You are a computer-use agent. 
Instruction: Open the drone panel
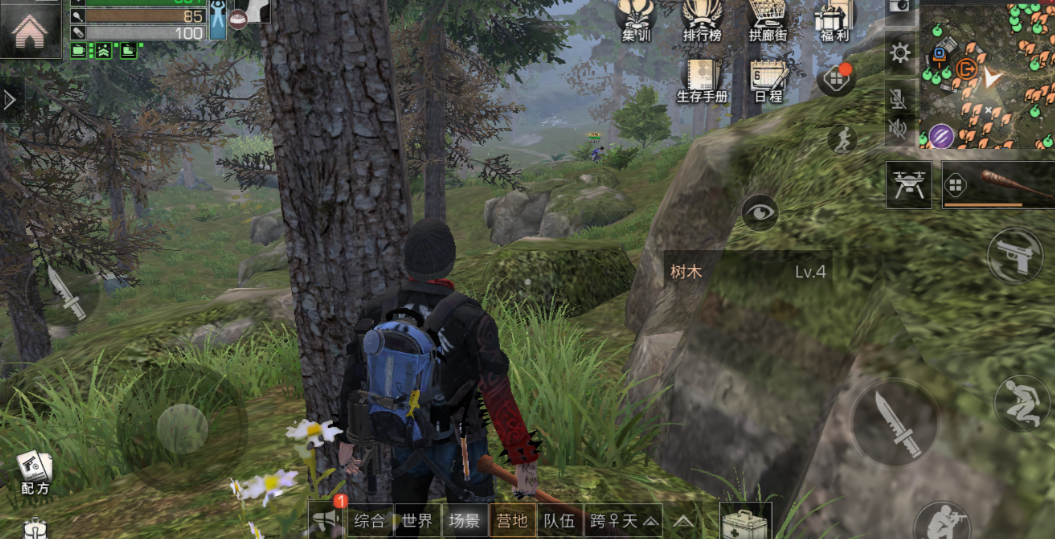[x=908, y=184]
